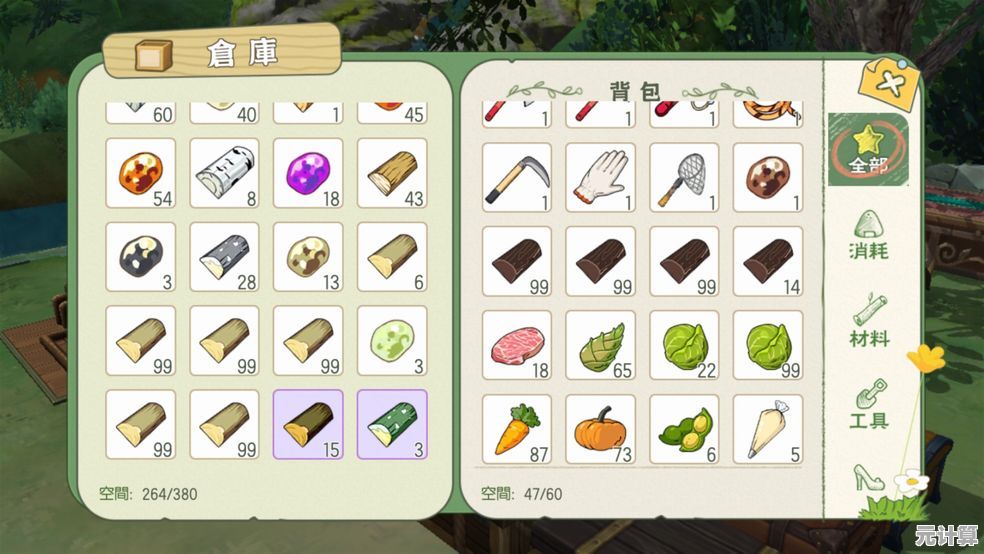
Task: Choose the green bamboo slot in storage
Action: 392,424
